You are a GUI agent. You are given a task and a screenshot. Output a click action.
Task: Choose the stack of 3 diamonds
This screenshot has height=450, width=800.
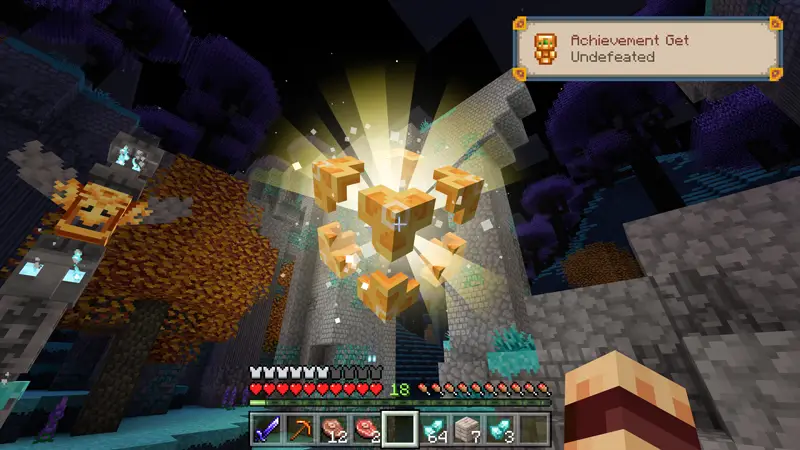coord(501,428)
